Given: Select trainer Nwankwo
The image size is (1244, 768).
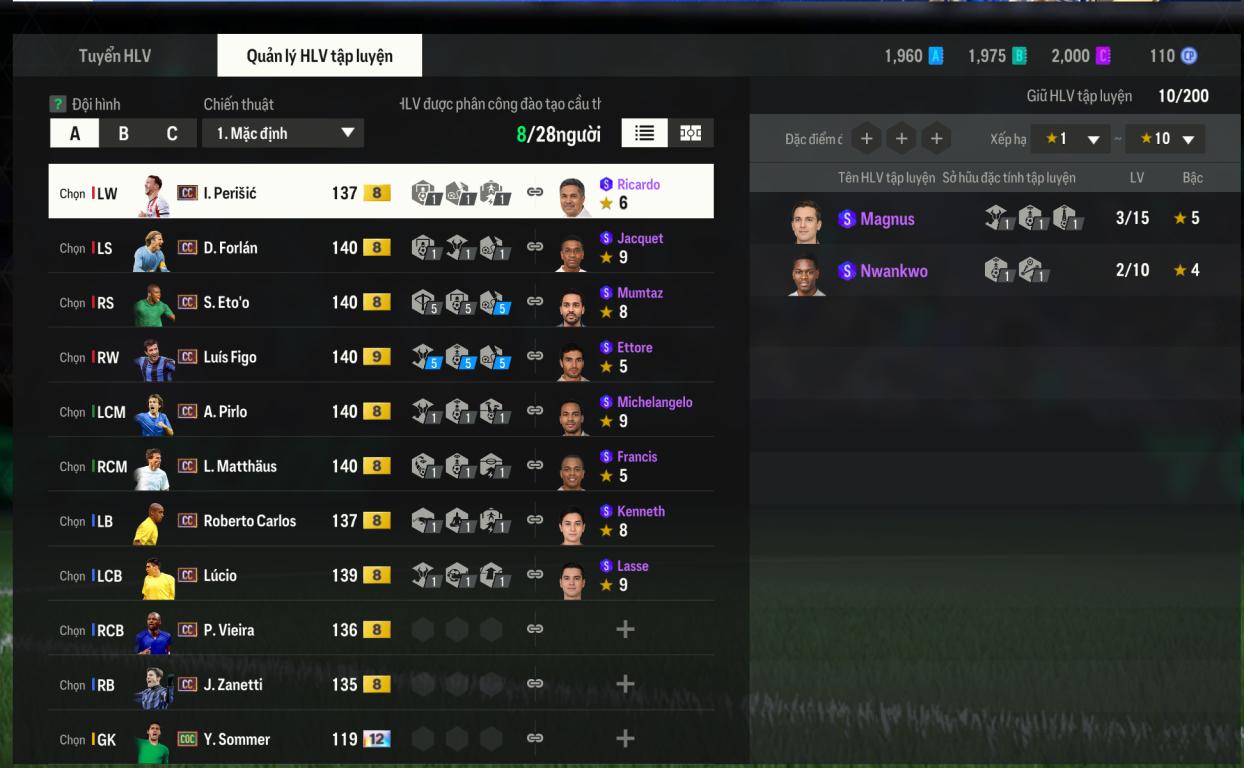Looking at the screenshot, I should click(x=893, y=271).
